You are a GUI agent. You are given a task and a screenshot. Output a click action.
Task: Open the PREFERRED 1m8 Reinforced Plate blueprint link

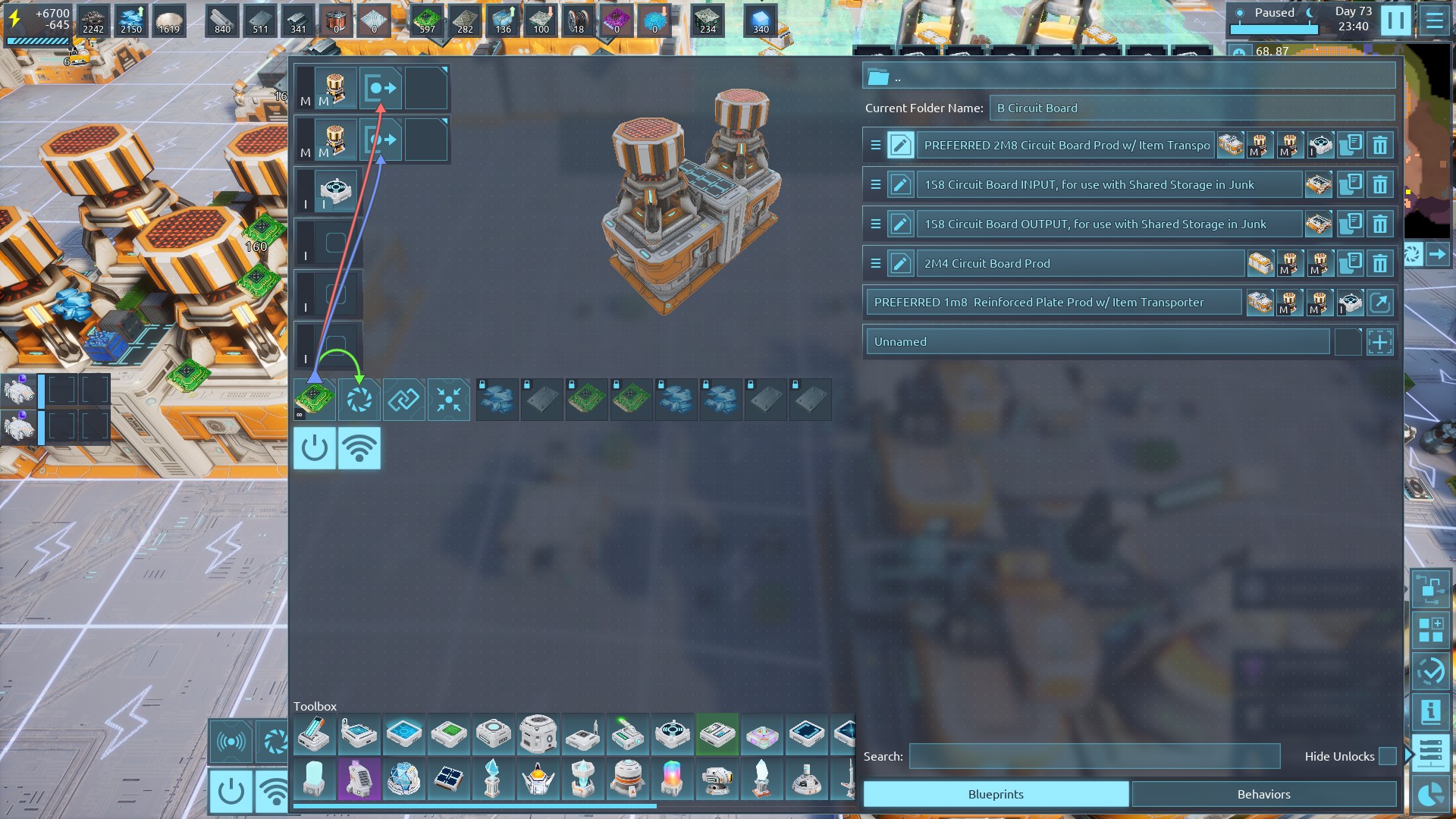pos(1380,303)
